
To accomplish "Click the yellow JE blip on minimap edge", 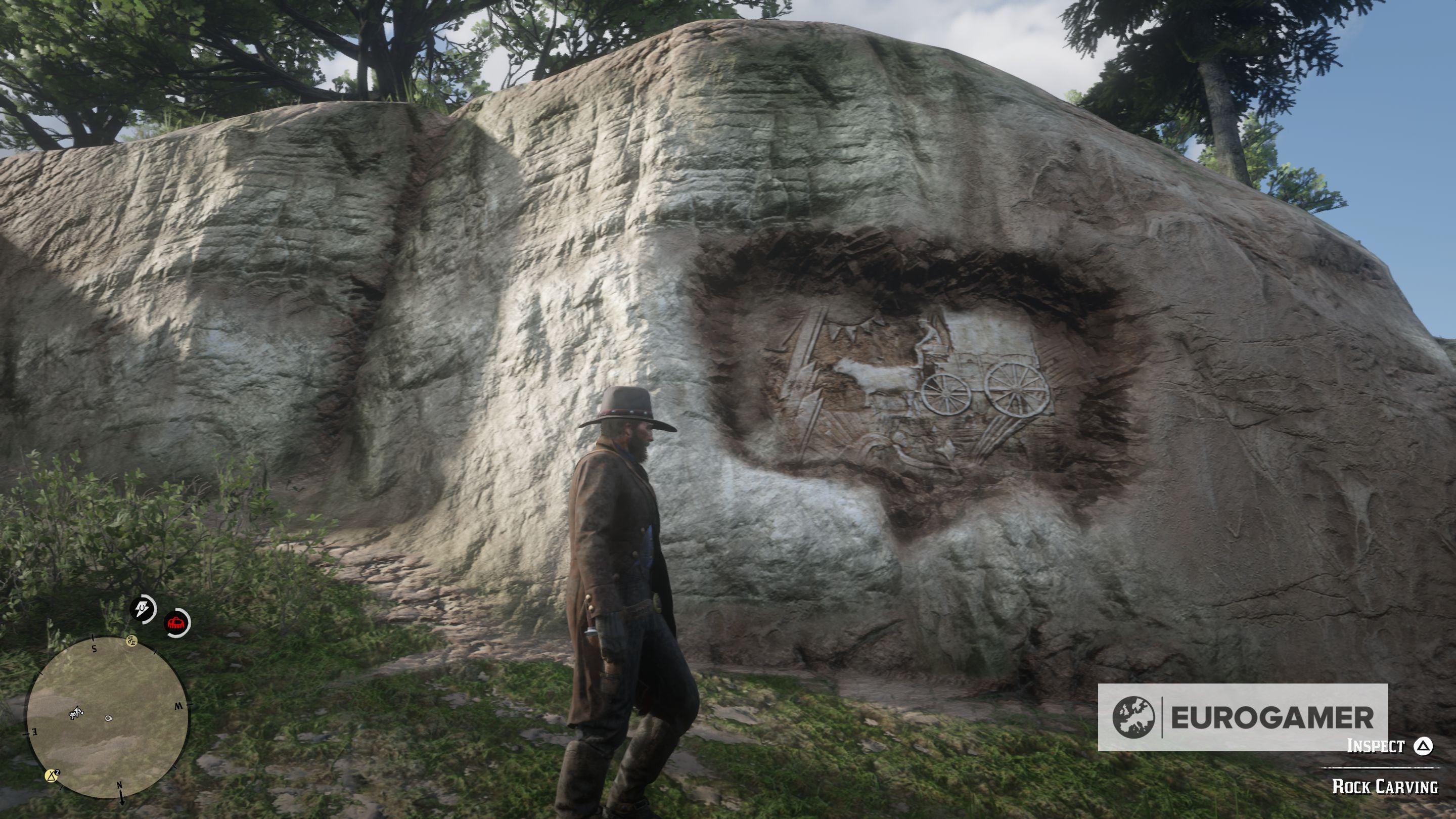I will click(x=132, y=642).
